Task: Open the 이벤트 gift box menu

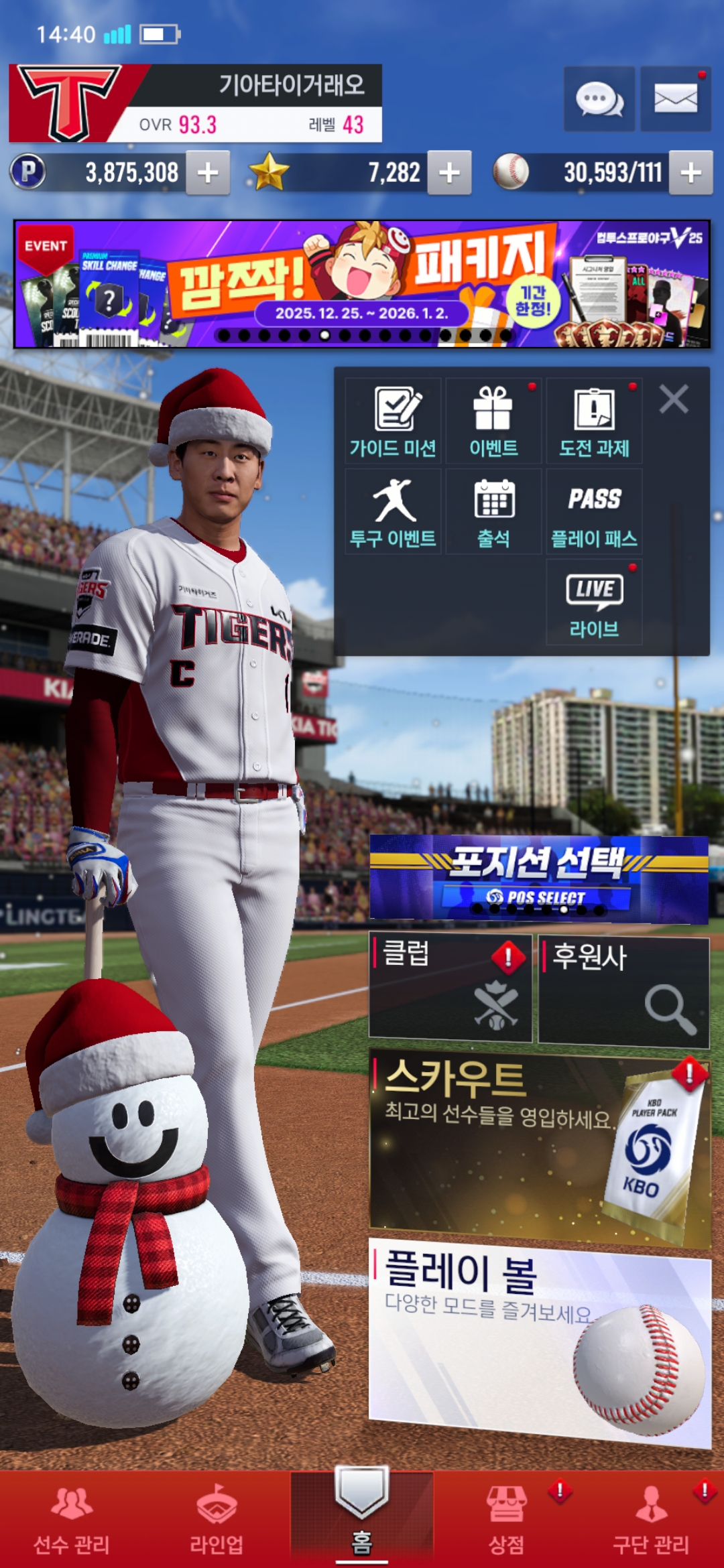Action: click(x=493, y=421)
